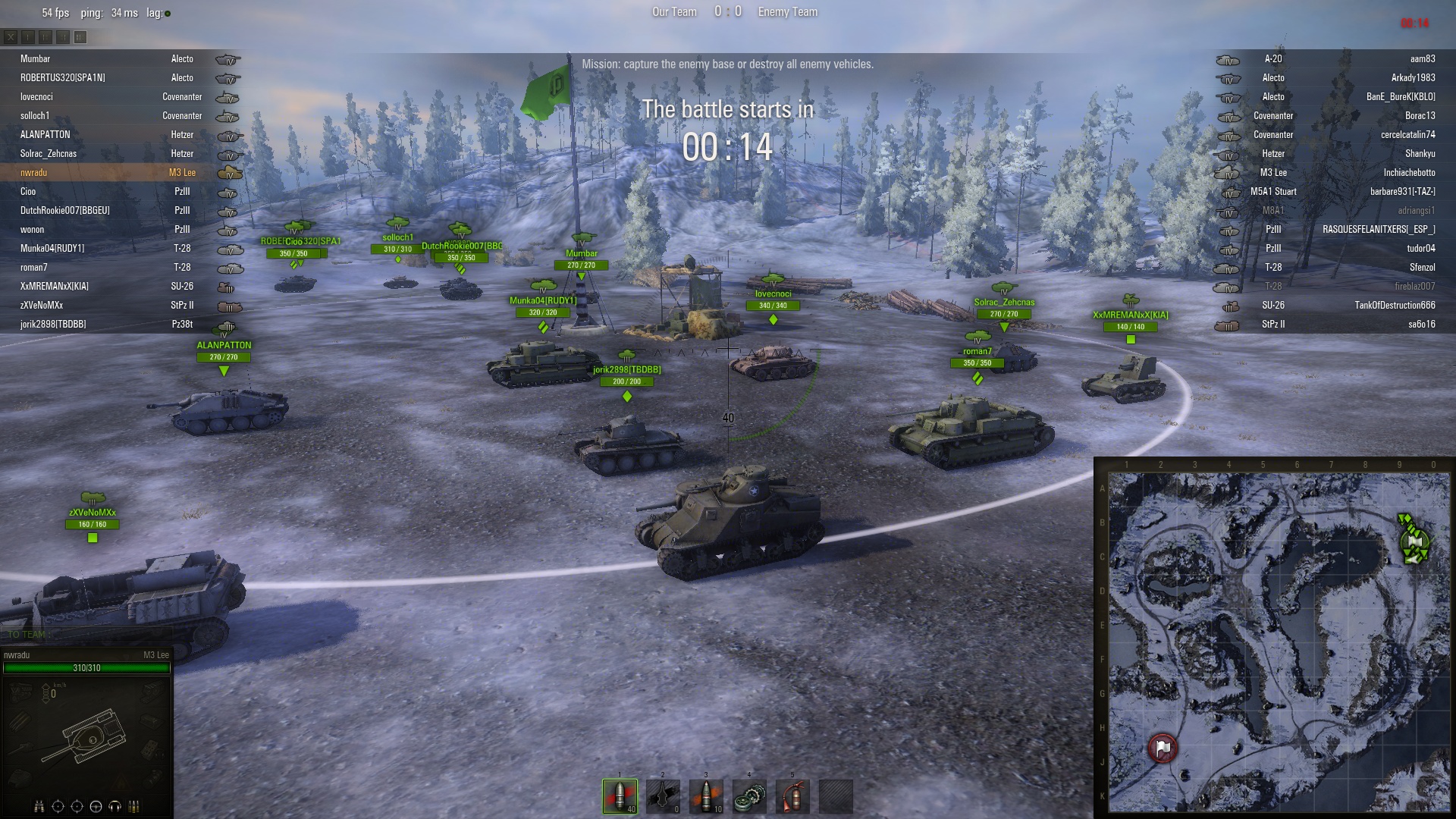Click the three-shells loader icon
1456x819 pixels.
coord(134,806)
